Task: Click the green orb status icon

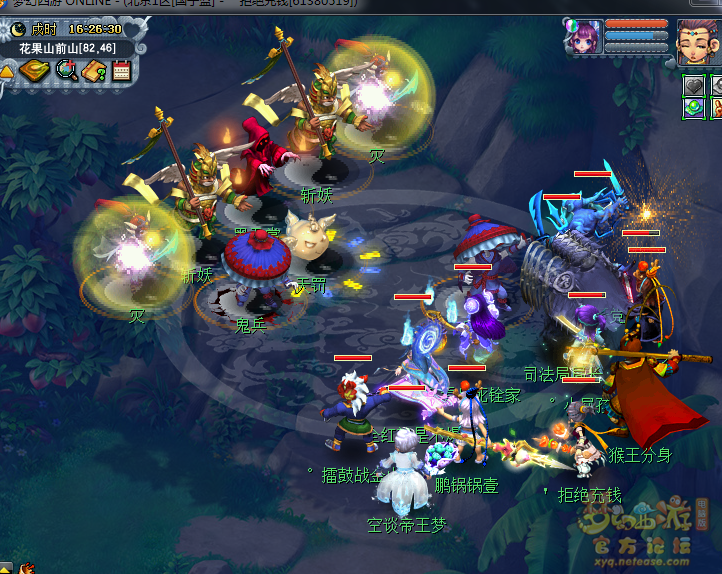Action: coord(693,107)
